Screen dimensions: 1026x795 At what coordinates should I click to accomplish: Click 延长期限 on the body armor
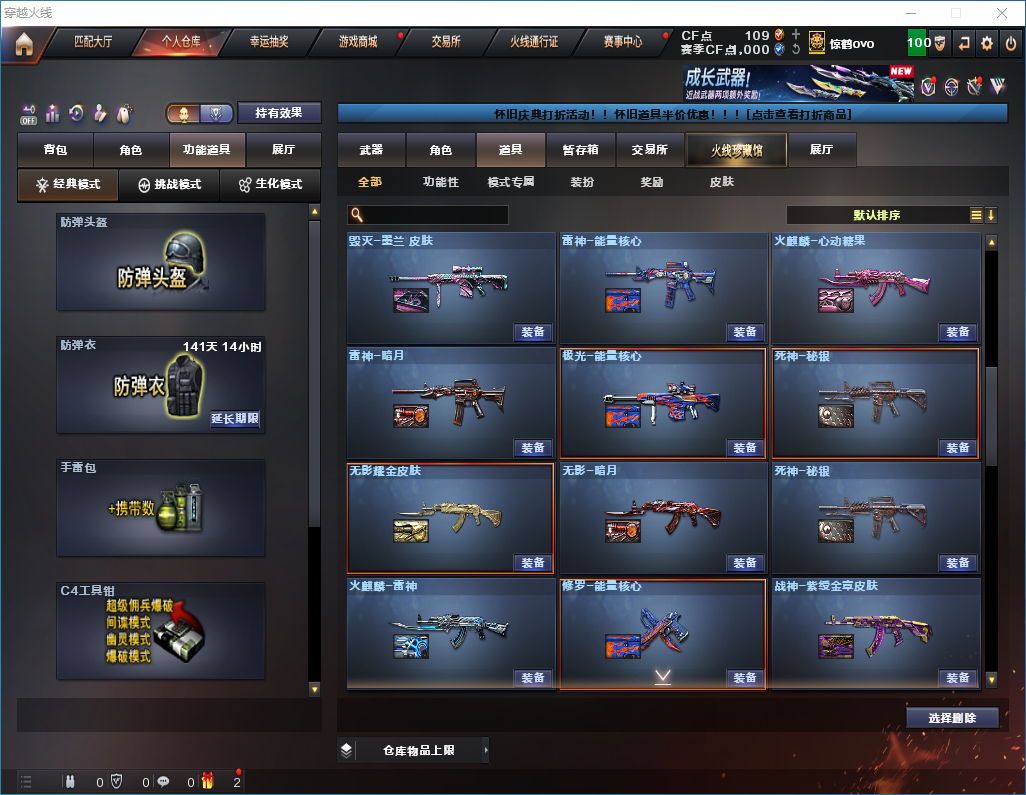tap(235, 419)
